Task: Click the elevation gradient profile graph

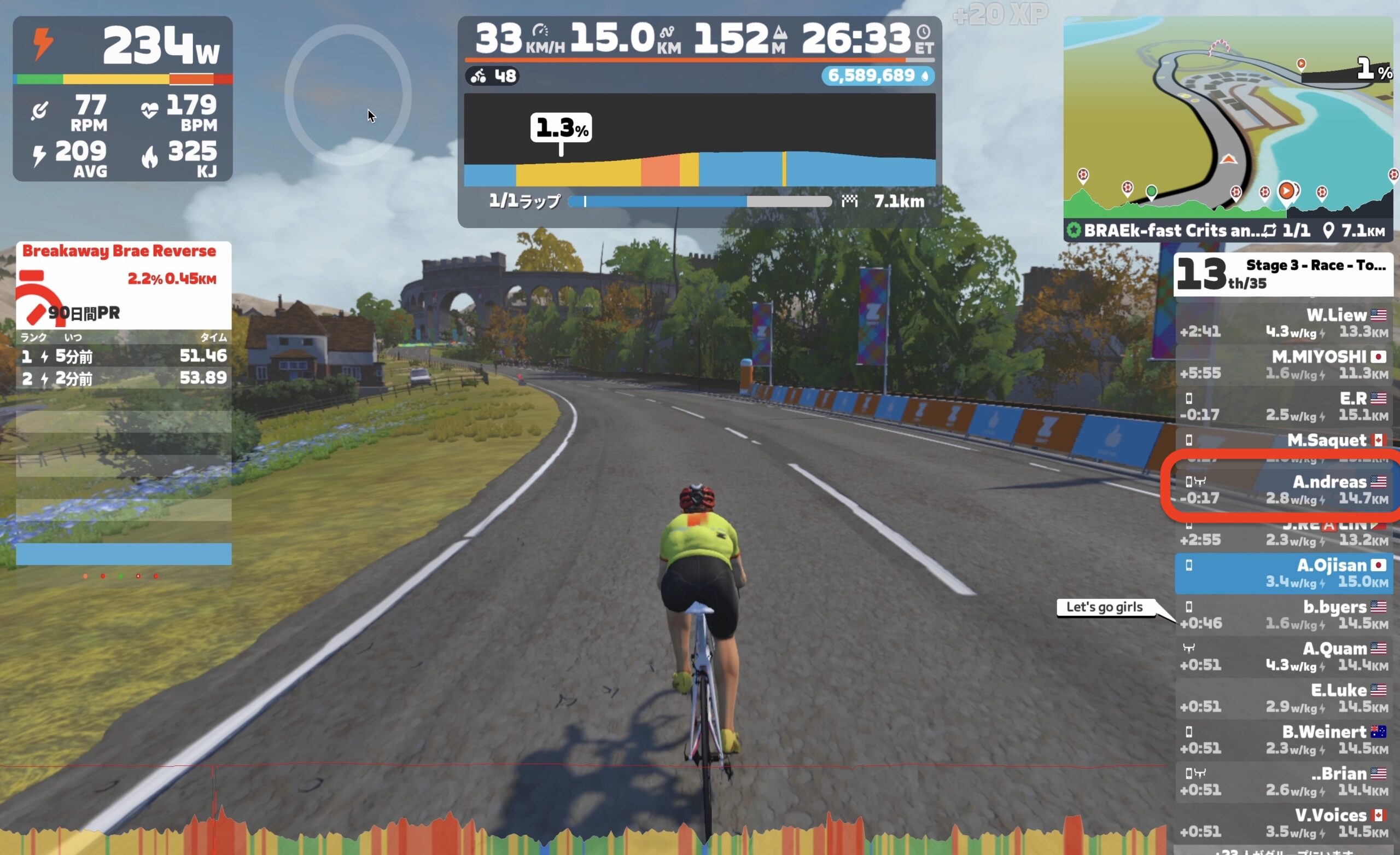Action: coord(699,140)
